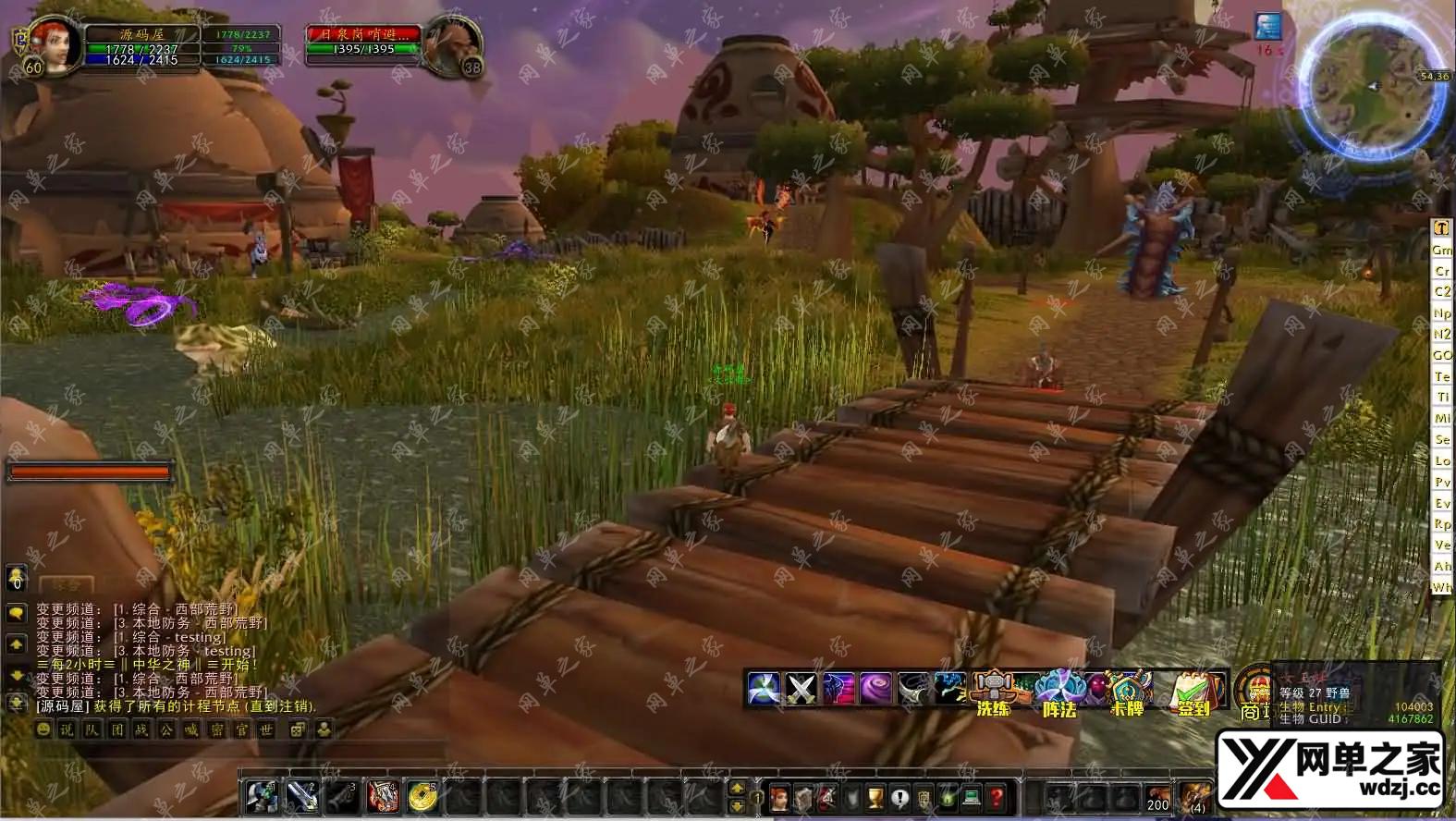
Task: Click the circular minimap
Action: click(x=1370, y=86)
